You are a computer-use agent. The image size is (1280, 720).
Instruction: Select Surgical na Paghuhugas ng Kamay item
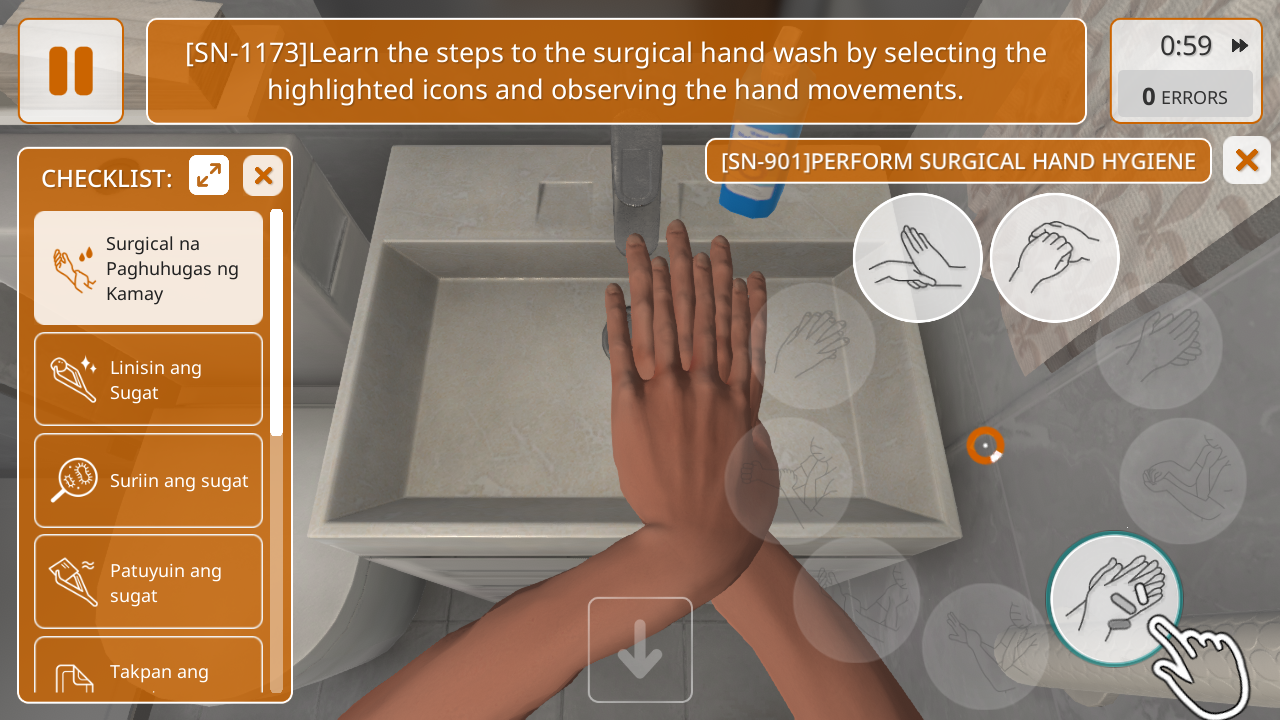tap(148, 268)
